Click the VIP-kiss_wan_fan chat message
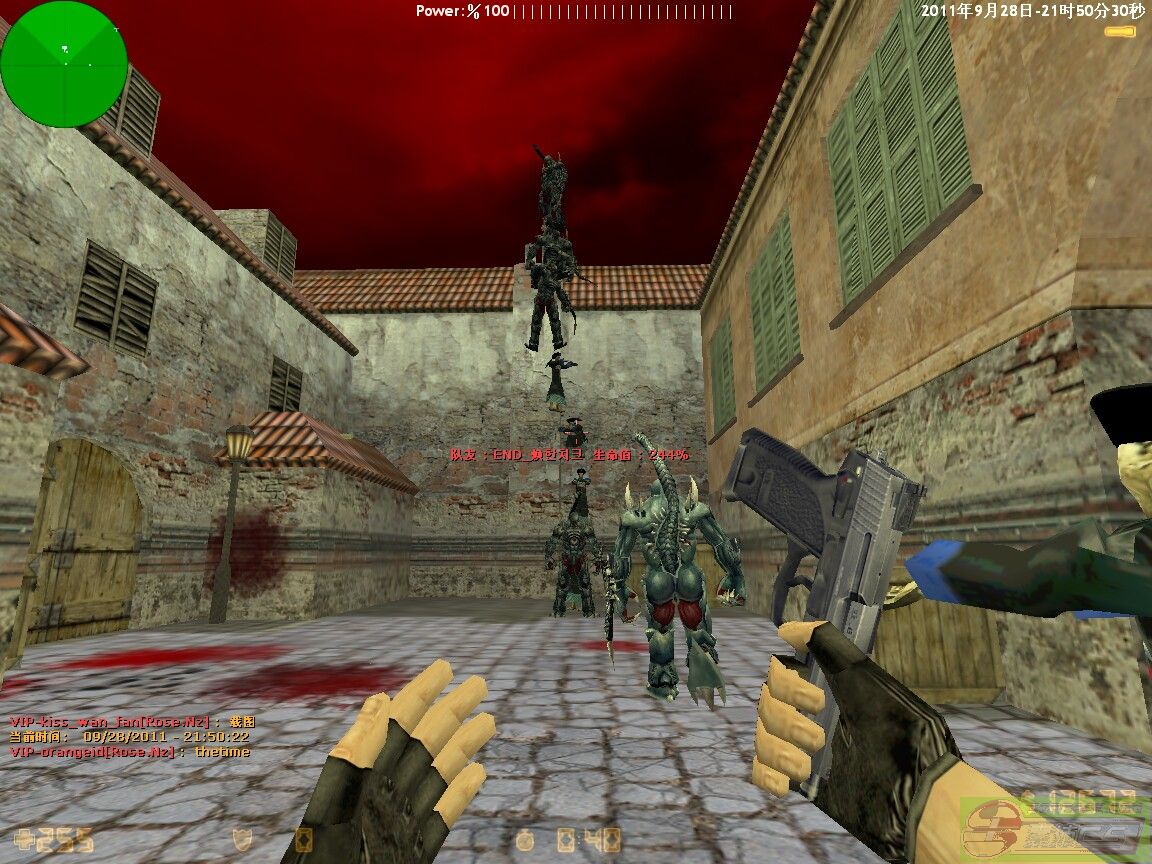 click(x=132, y=721)
